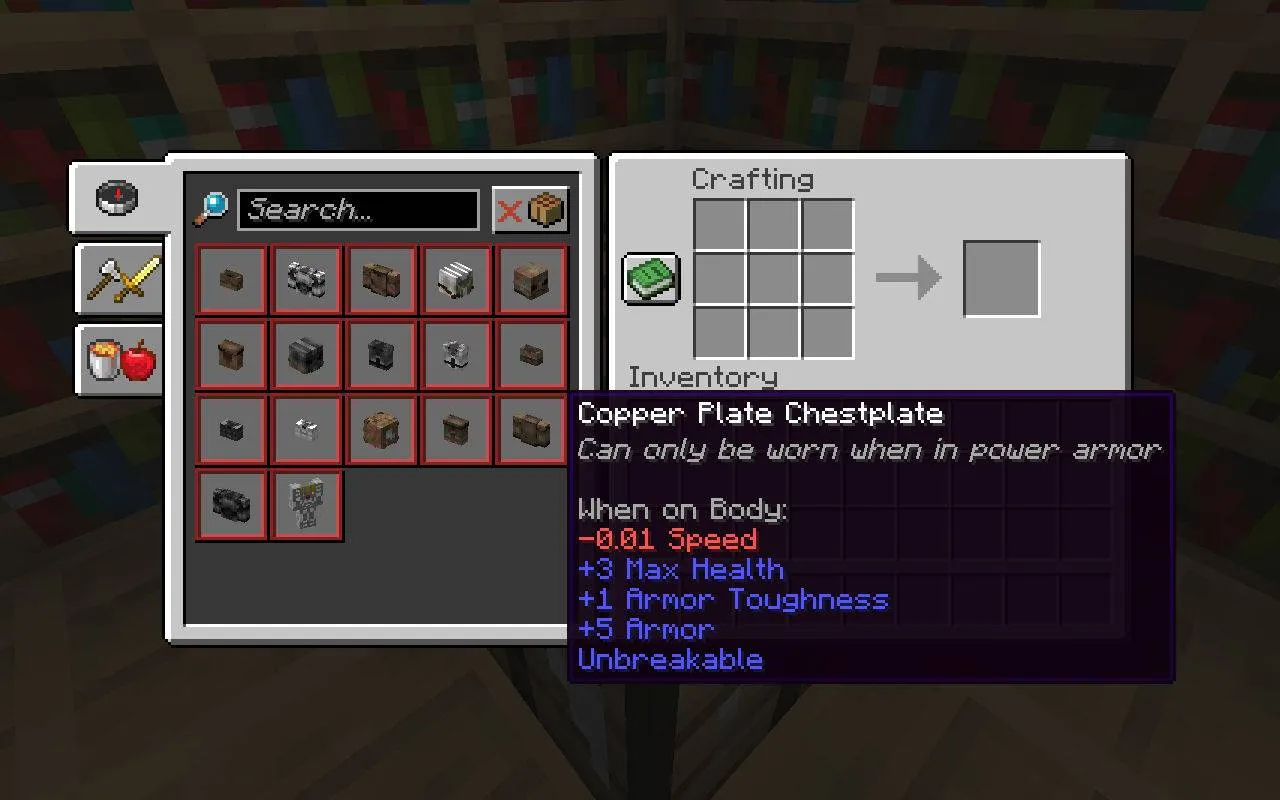1280x800 pixels.
Task: Click the crafting output slot
Action: pos(1001,279)
